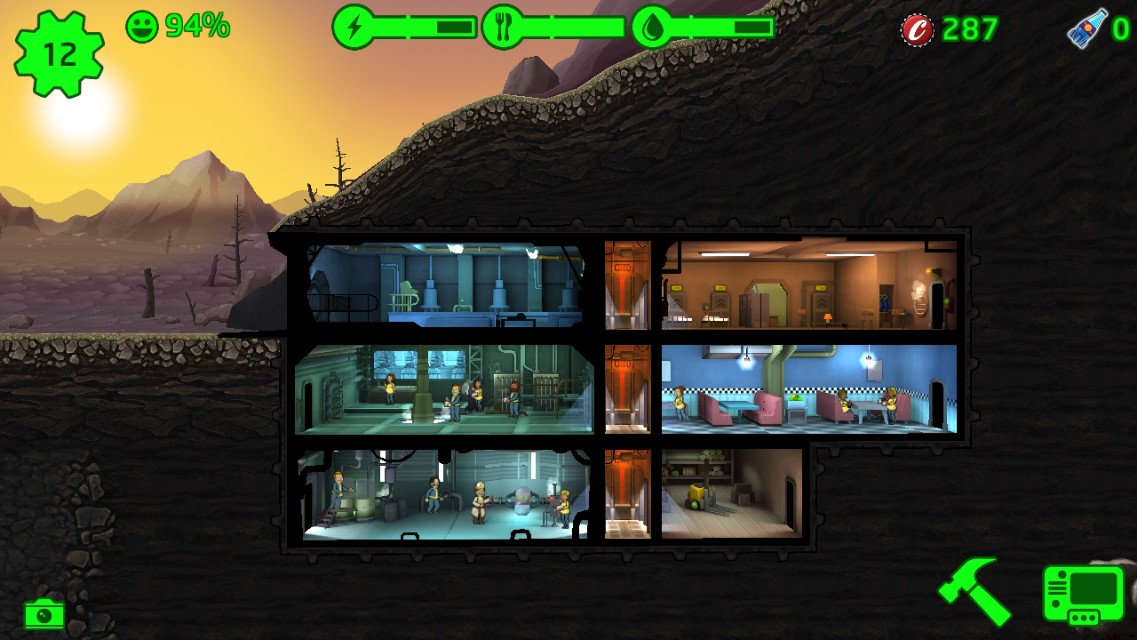Select the water resource droplet icon
This screenshot has width=1137, height=640.
coord(652,27)
